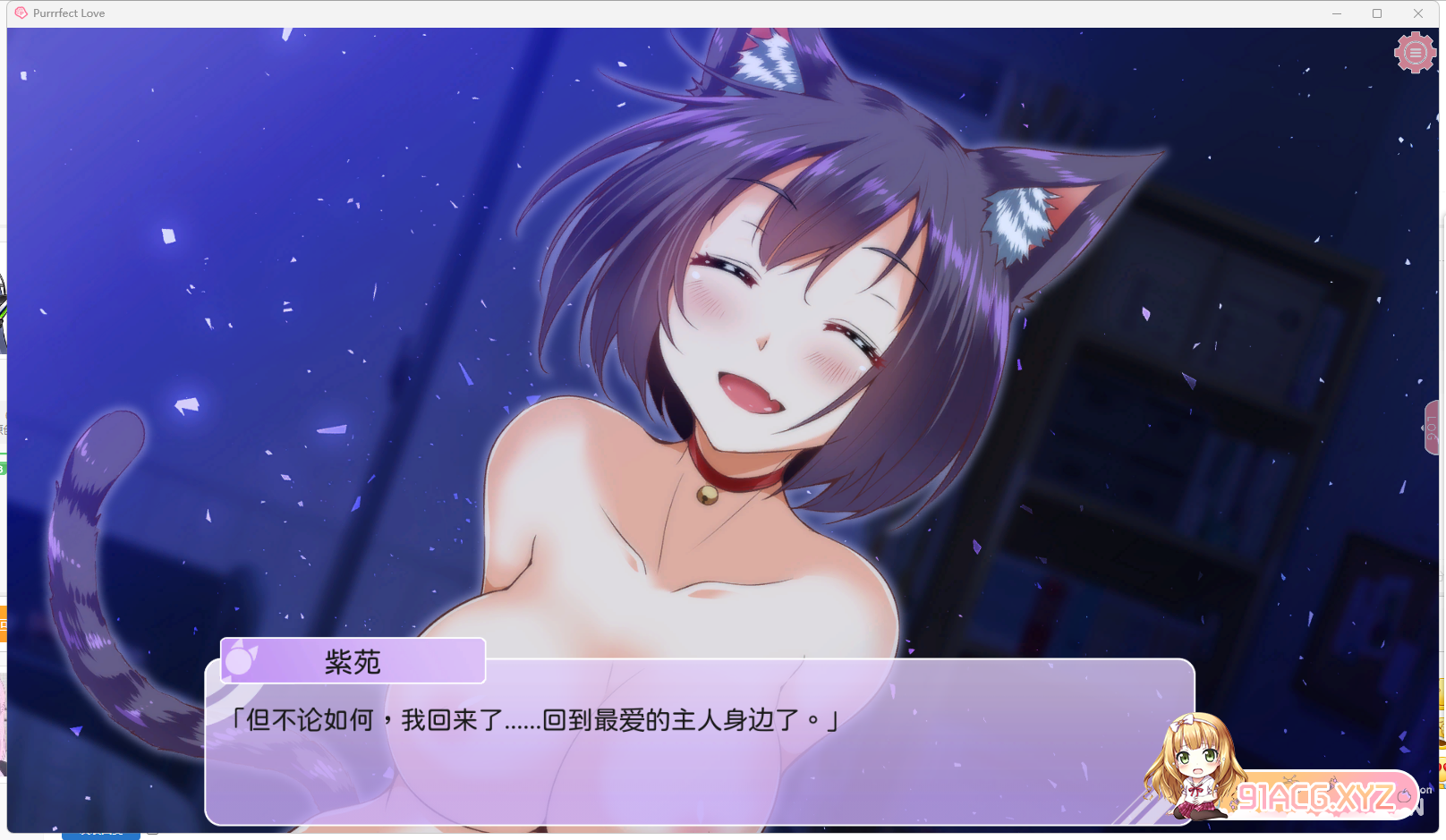
Task: Open the LOG side tab on the right edge
Action: click(1432, 428)
